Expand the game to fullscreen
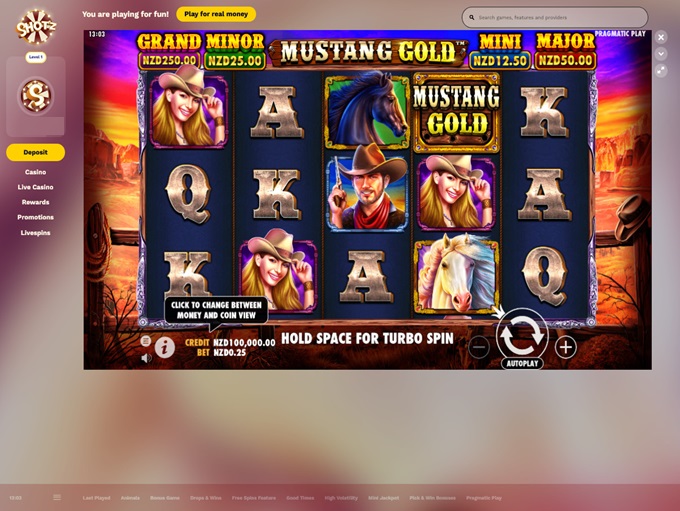Screen dimensions: 680x511 (661, 70)
